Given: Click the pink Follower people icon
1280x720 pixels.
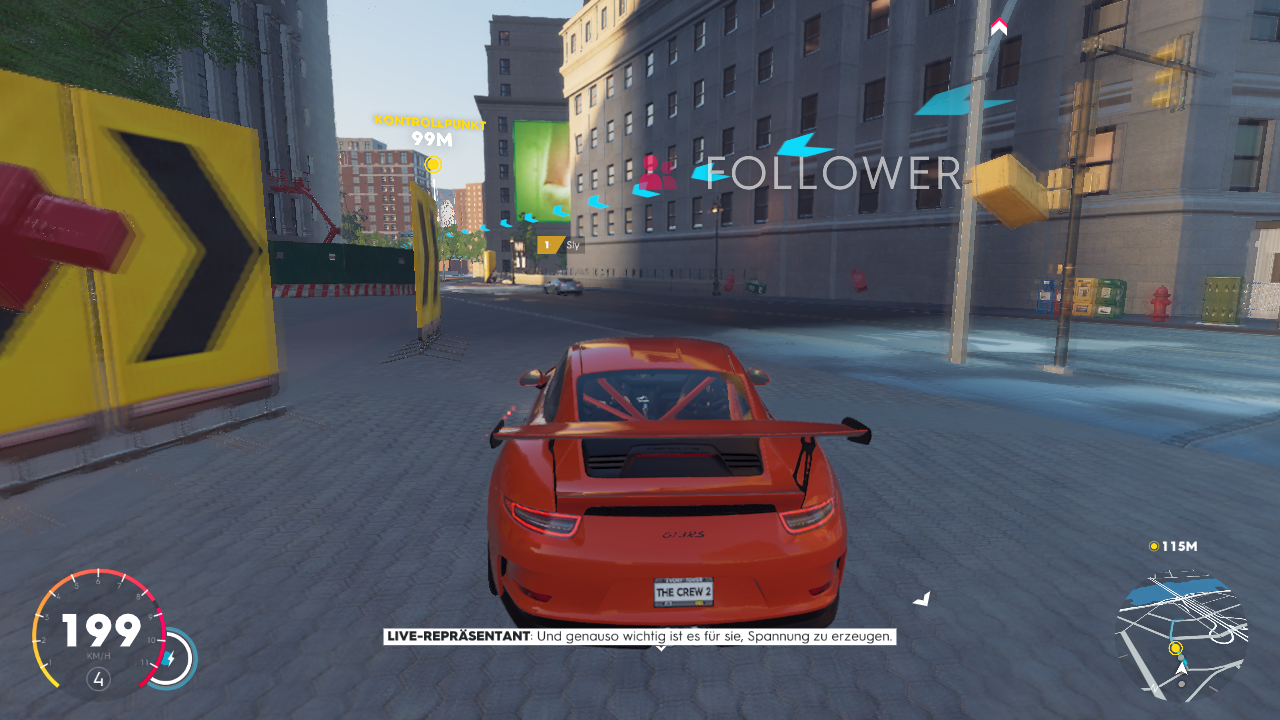Looking at the screenshot, I should tap(657, 174).
